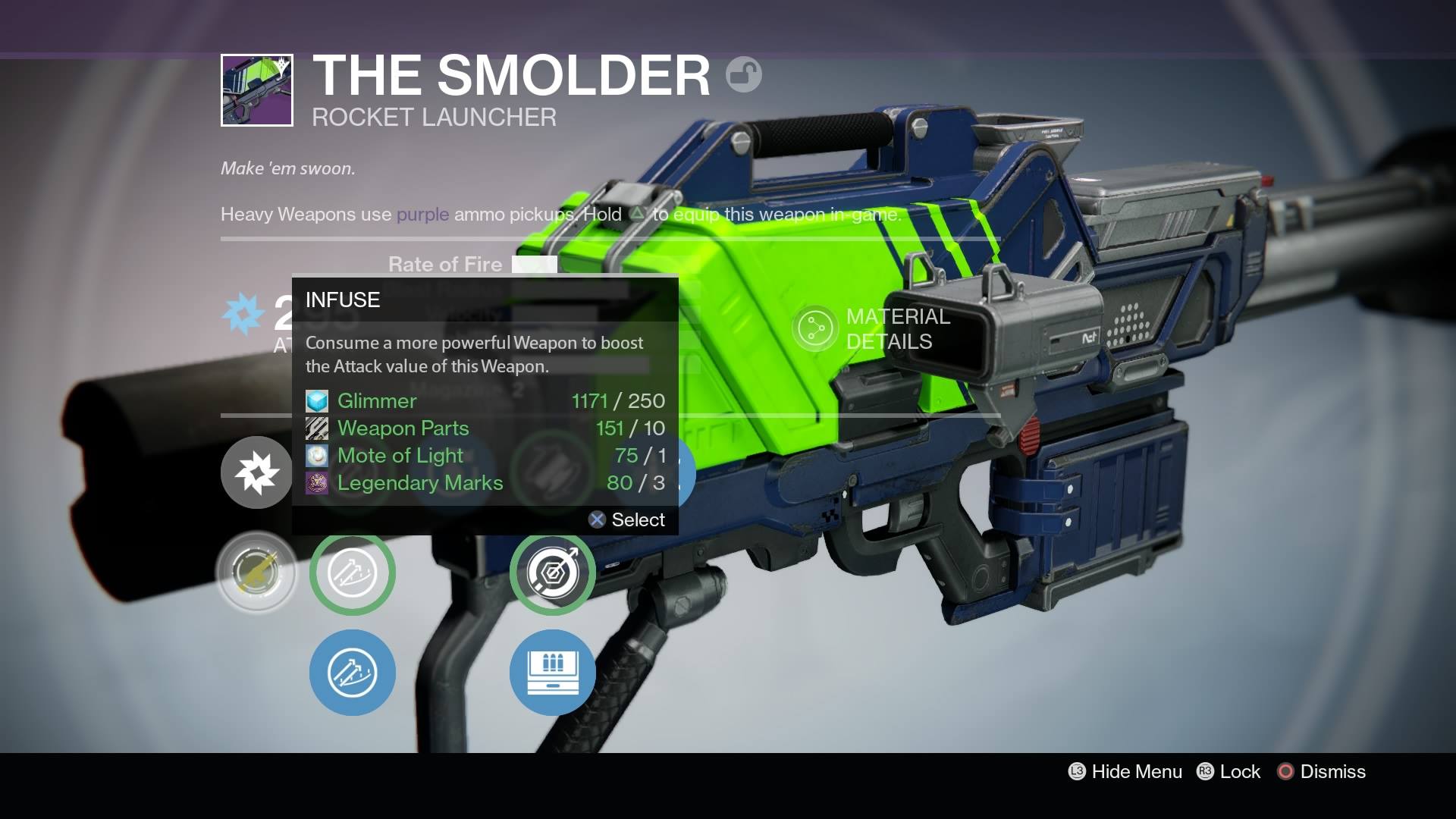The width and height of the screenshot is (1456, 819).
Task: Toggle the padlock icon beside the weapon name
Action: click(743, 75)
